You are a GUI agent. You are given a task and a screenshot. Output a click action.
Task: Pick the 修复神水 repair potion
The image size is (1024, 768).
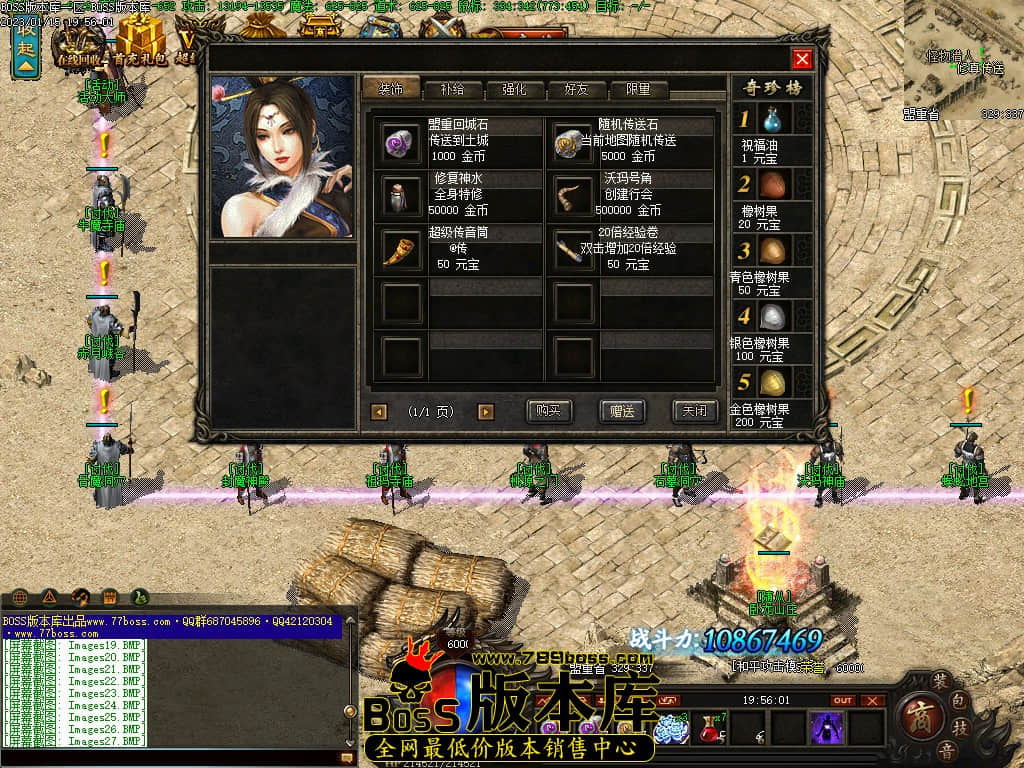402,195
